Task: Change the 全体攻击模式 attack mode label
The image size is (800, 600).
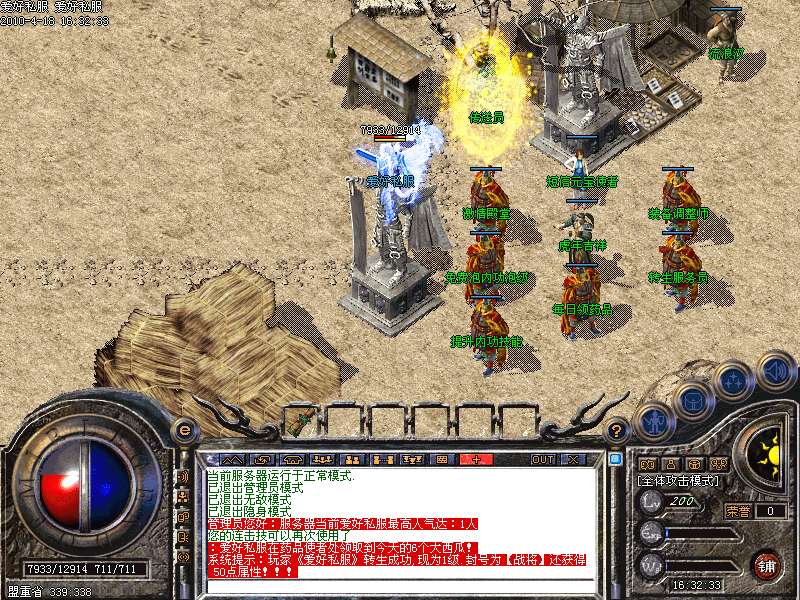Action: 677,481
